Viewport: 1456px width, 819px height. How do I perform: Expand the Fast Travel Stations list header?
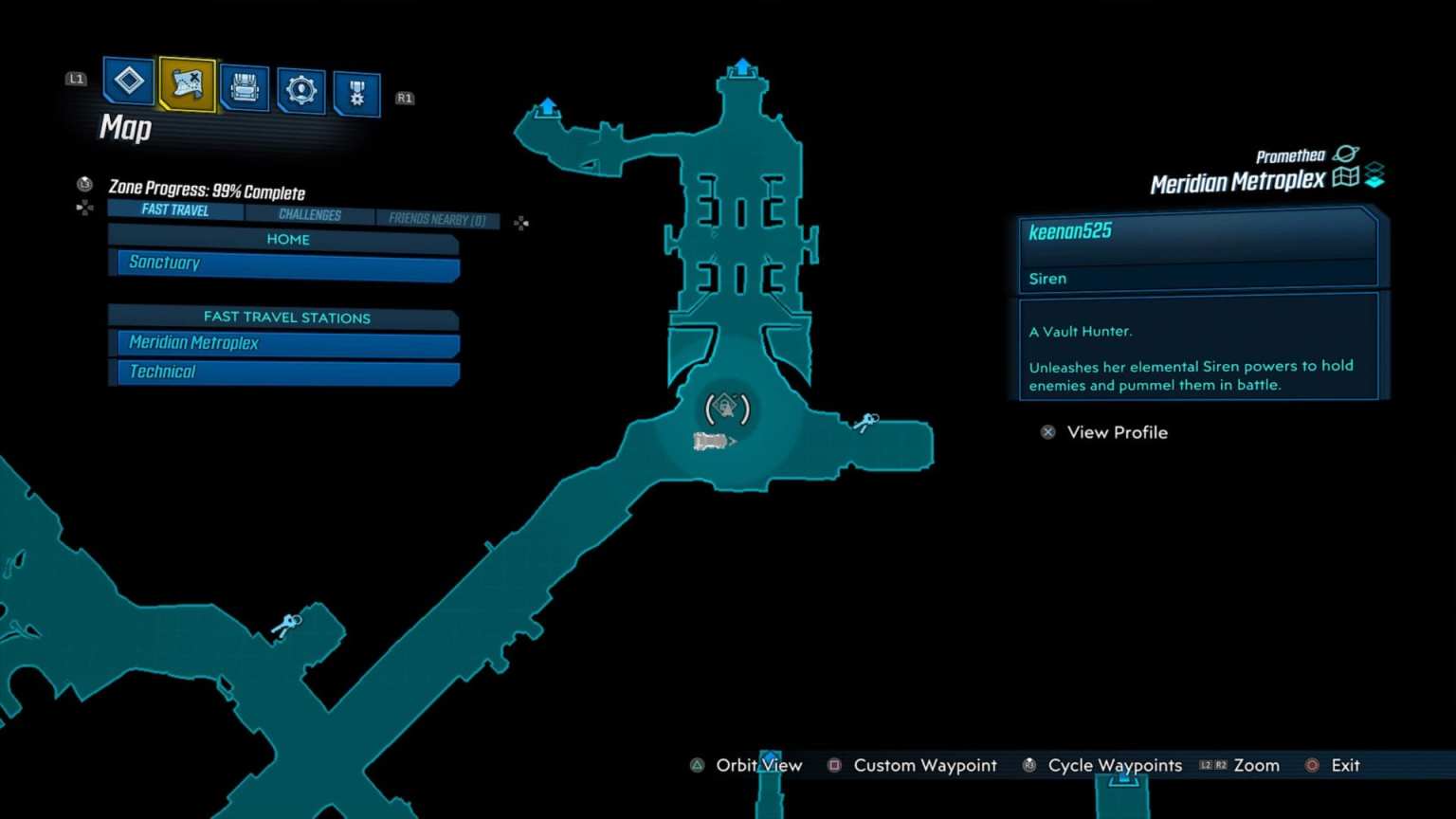click(285, 317)
